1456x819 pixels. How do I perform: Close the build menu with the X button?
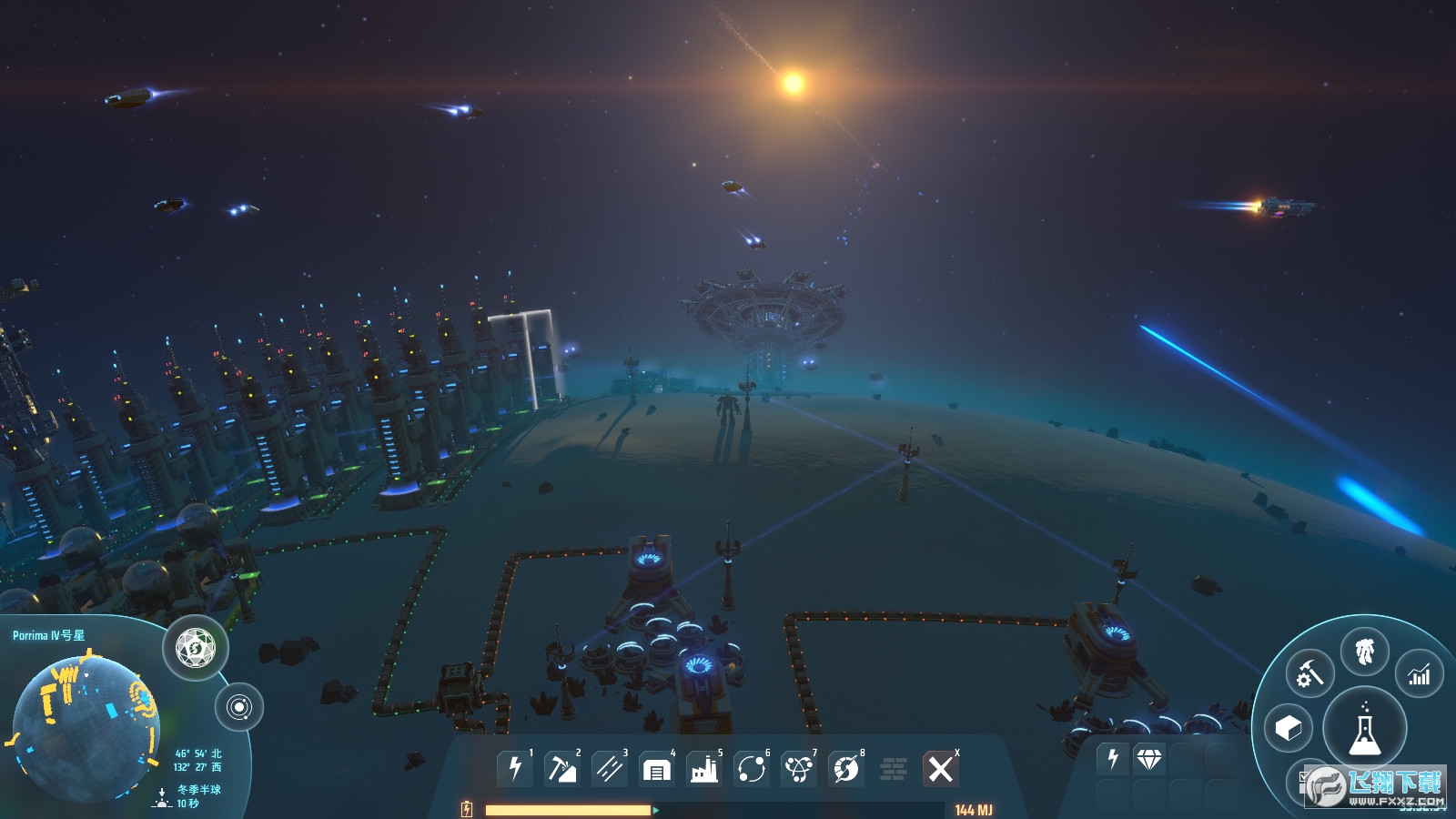coord(941,769)
